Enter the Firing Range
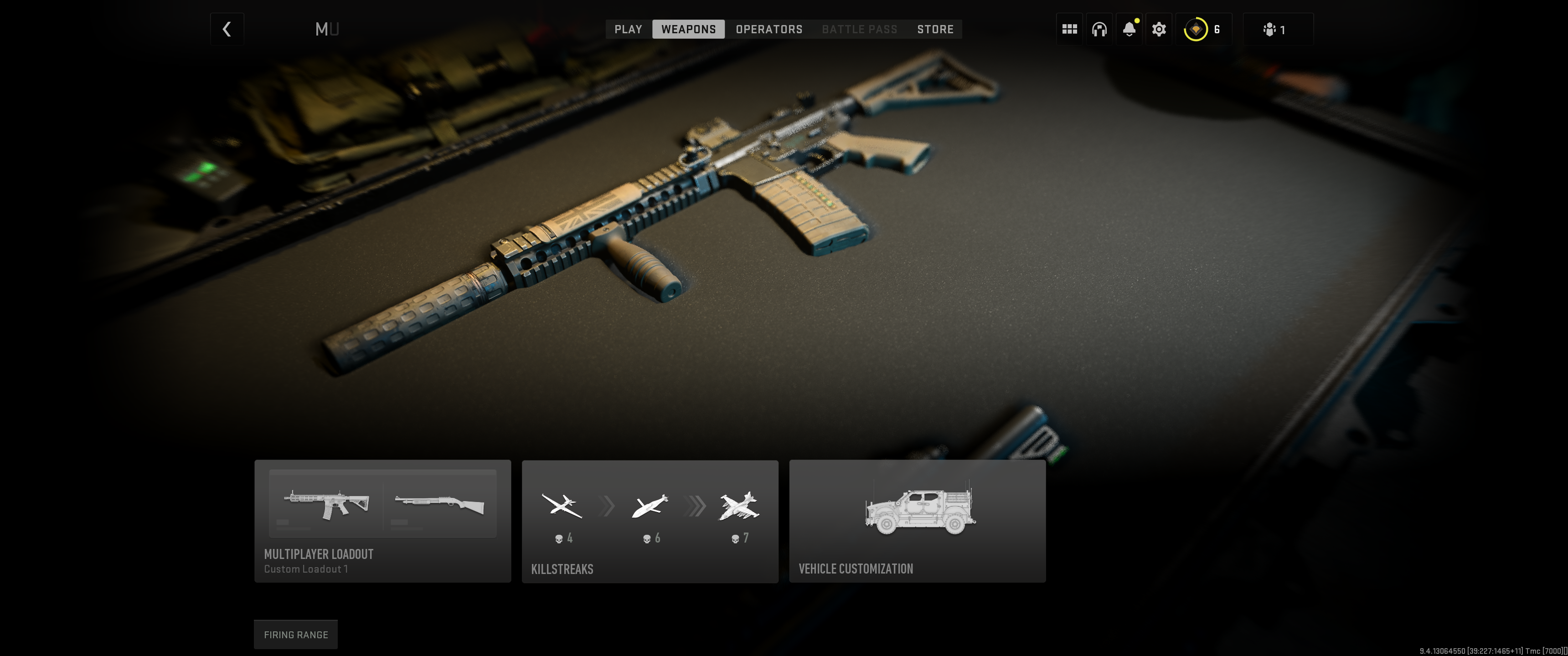Image resolution: width=1568 pixels, height=656 pixels. point(295,634)
